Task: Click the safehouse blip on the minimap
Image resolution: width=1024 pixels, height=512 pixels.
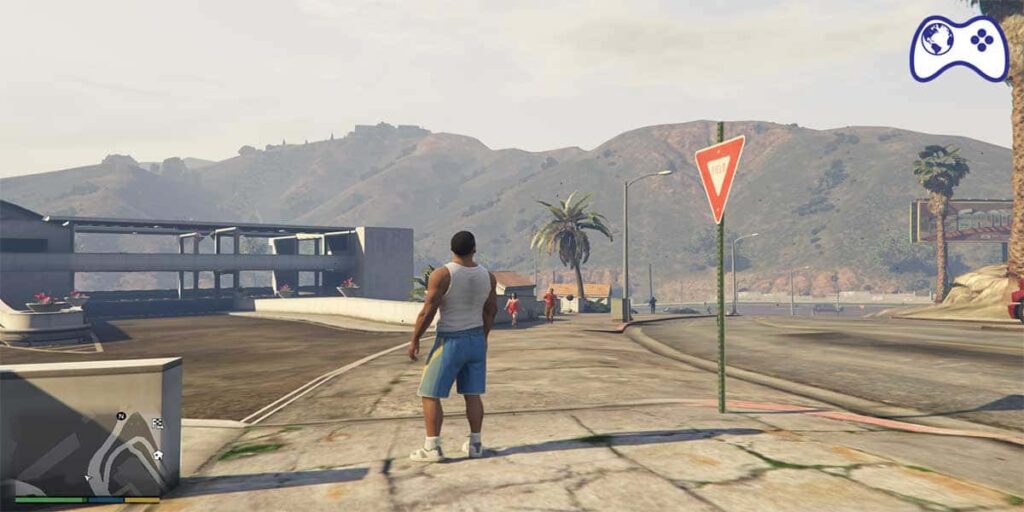Action: pos(158,456)
